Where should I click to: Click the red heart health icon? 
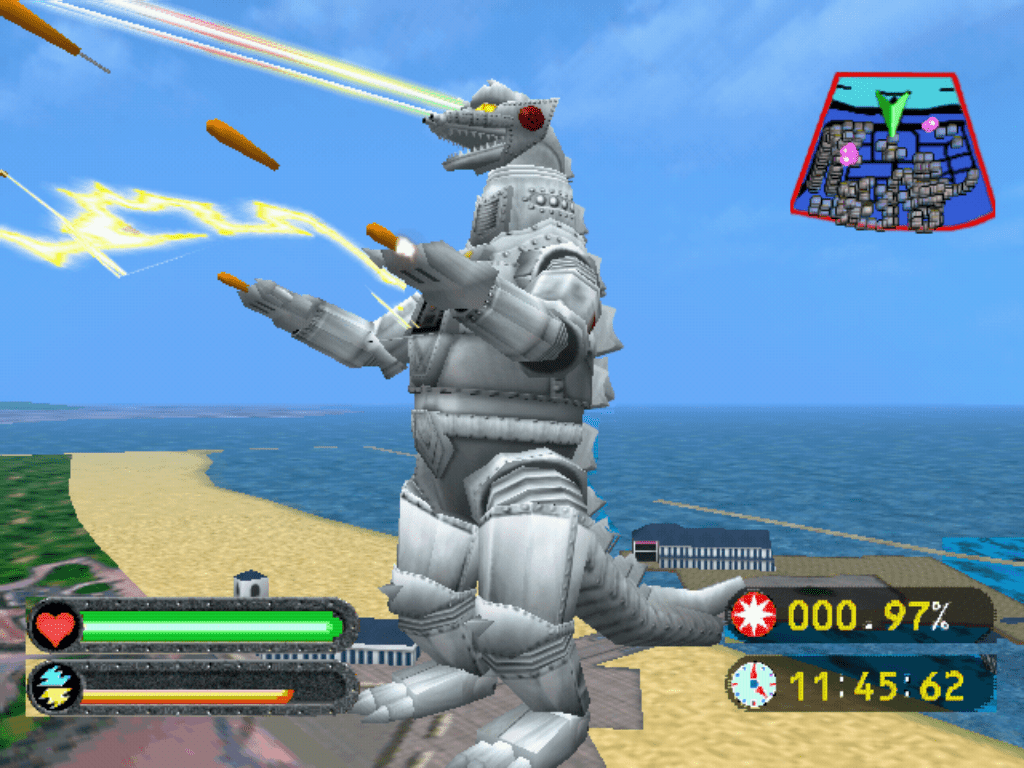[x=56, y=627]
